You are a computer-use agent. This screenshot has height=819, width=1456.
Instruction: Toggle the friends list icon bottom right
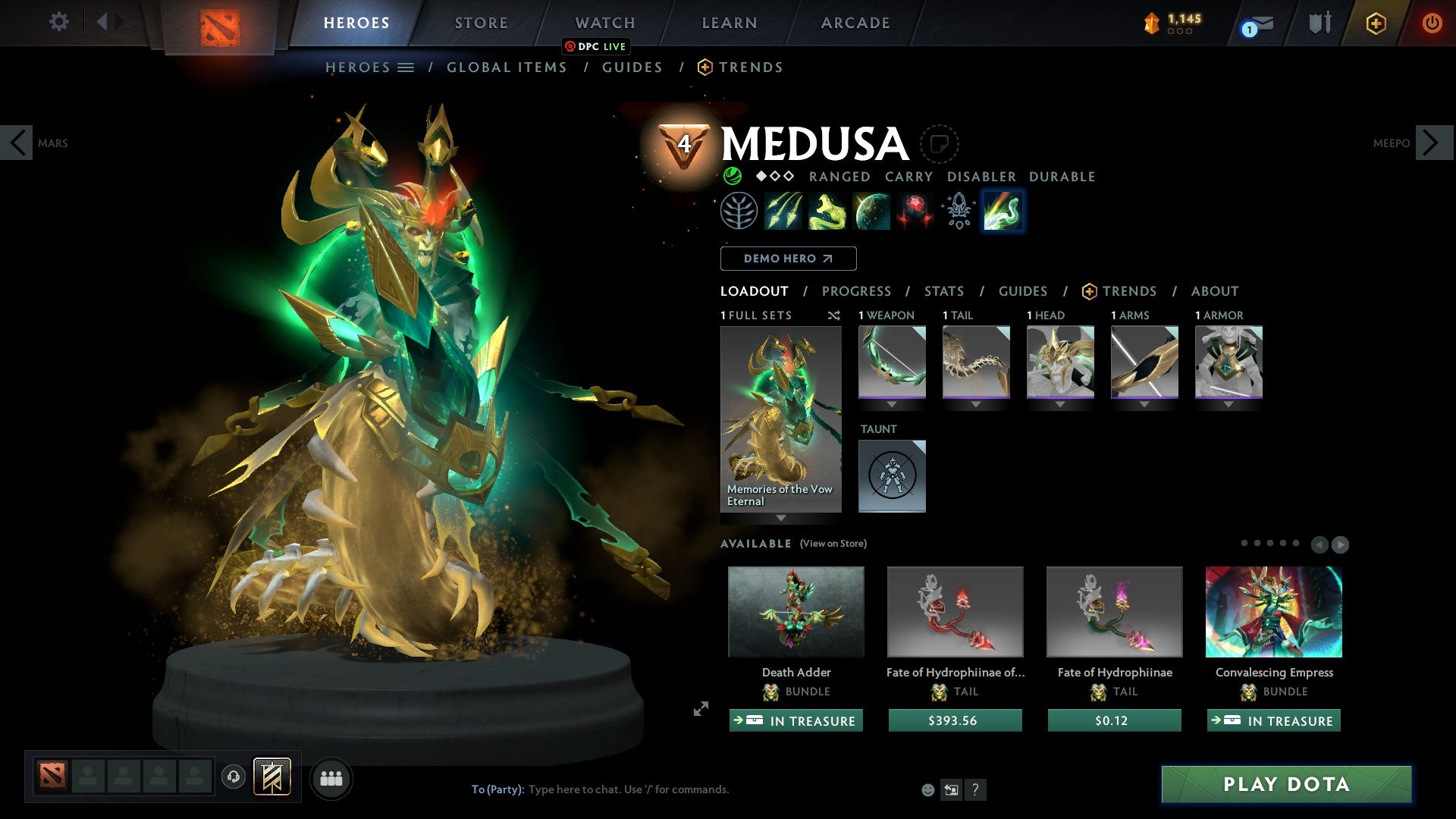click(x=331, y=777)
